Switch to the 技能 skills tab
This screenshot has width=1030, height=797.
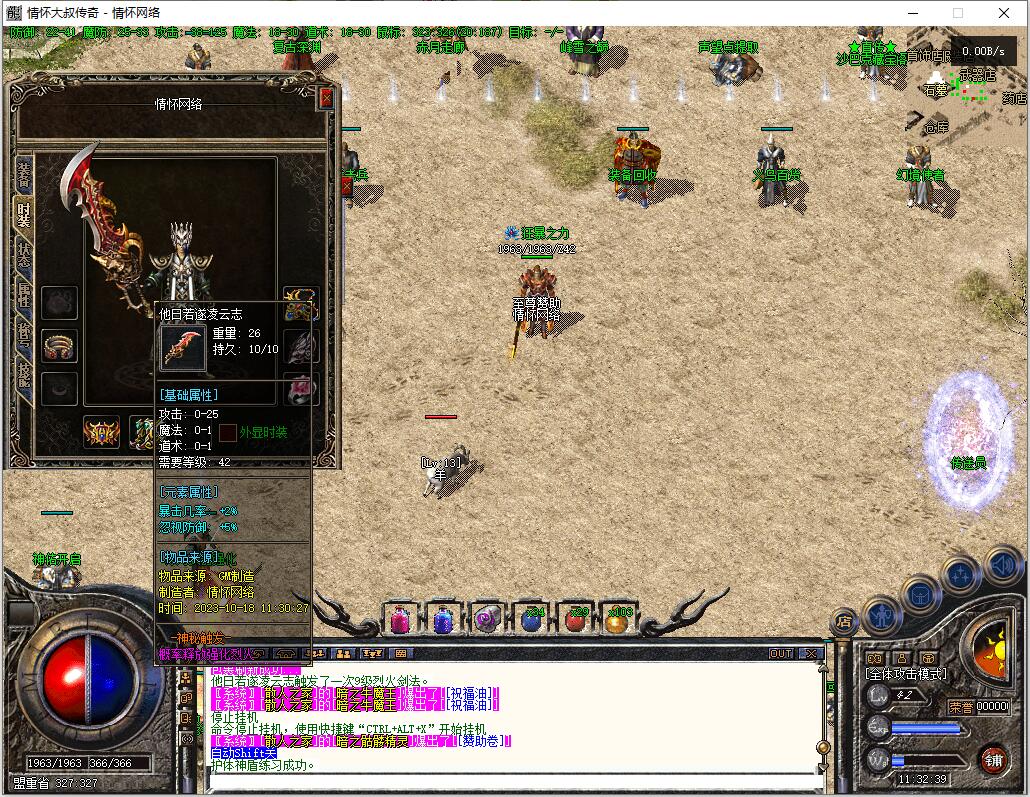pyautogui.click(x=22, y=373)
